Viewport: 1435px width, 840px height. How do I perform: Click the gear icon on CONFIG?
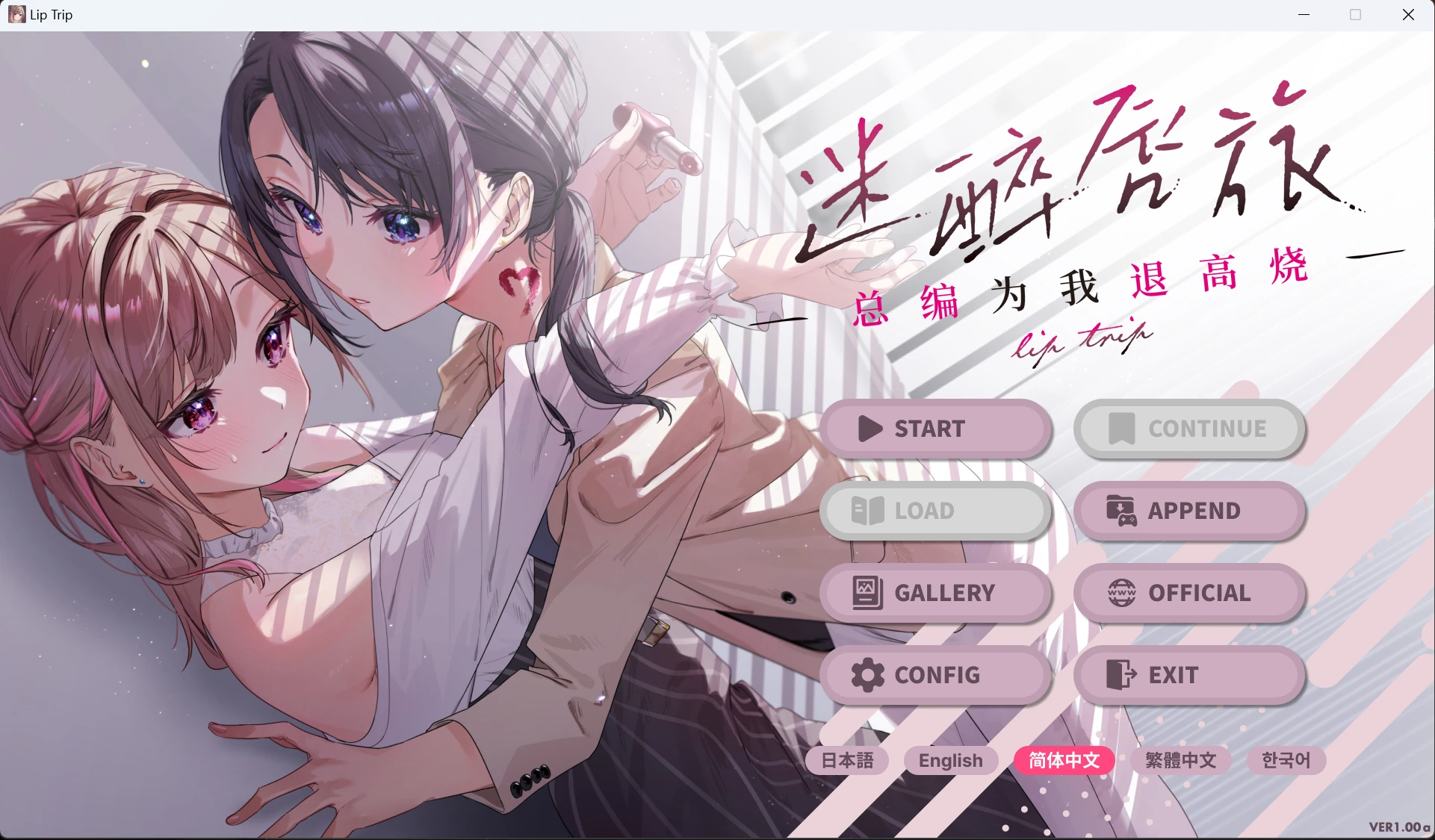point(867,675)
